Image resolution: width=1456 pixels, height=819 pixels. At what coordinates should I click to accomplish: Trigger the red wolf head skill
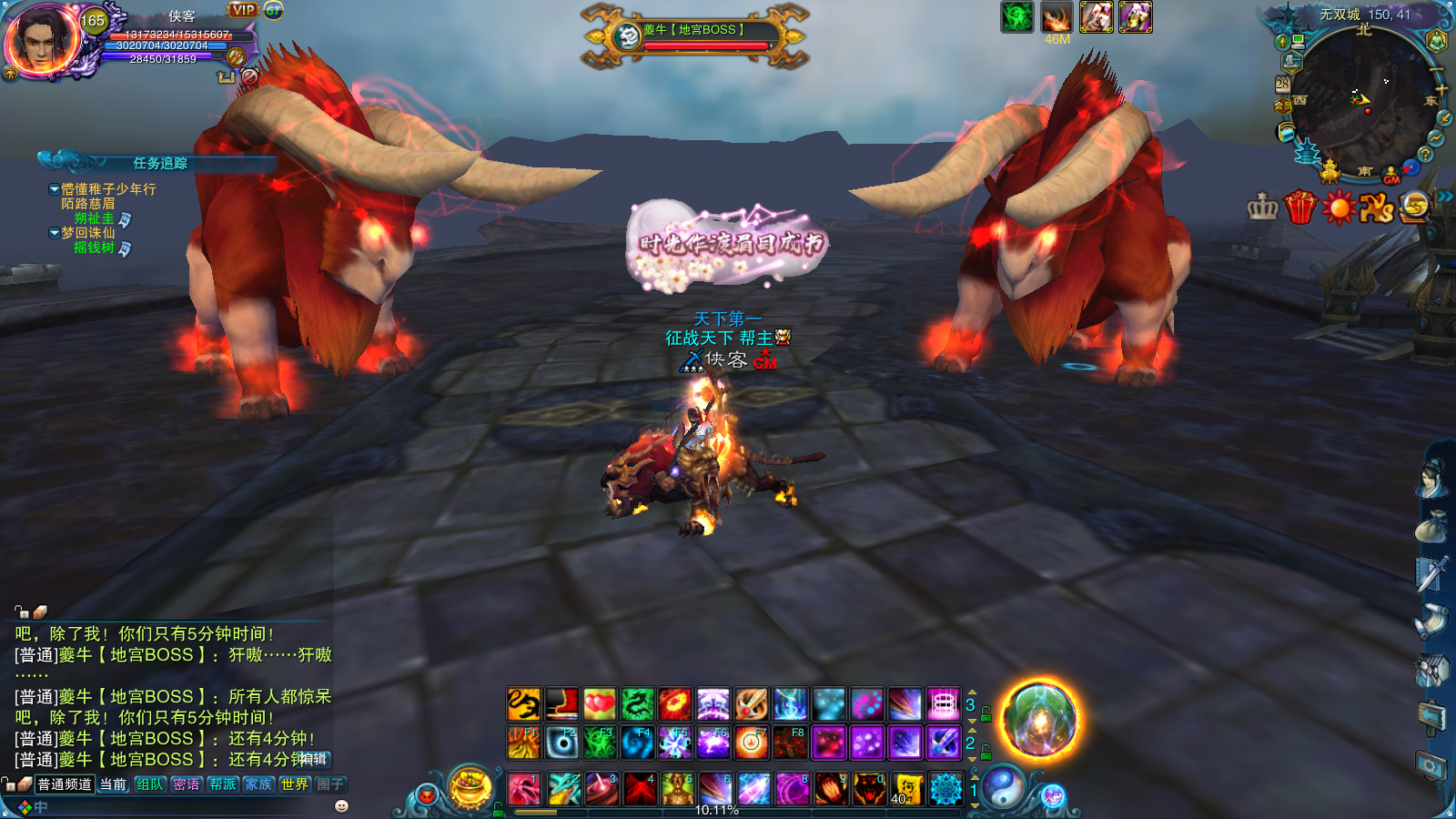pos(869,789)
